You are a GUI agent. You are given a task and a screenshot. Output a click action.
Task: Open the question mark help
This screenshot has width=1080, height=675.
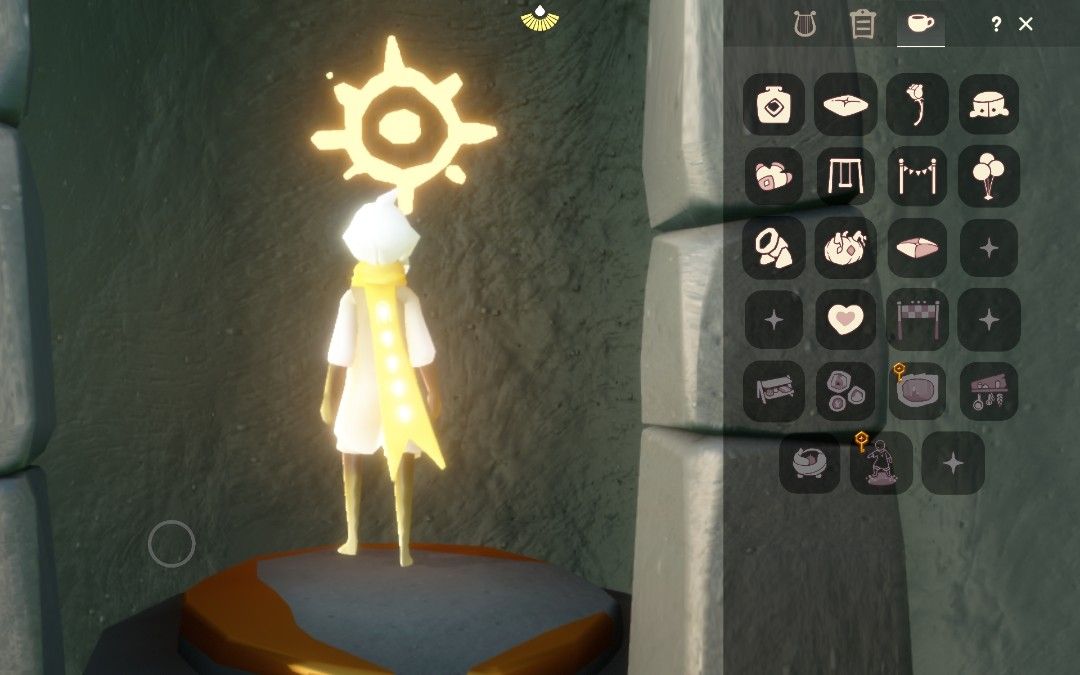pos(996,24)
